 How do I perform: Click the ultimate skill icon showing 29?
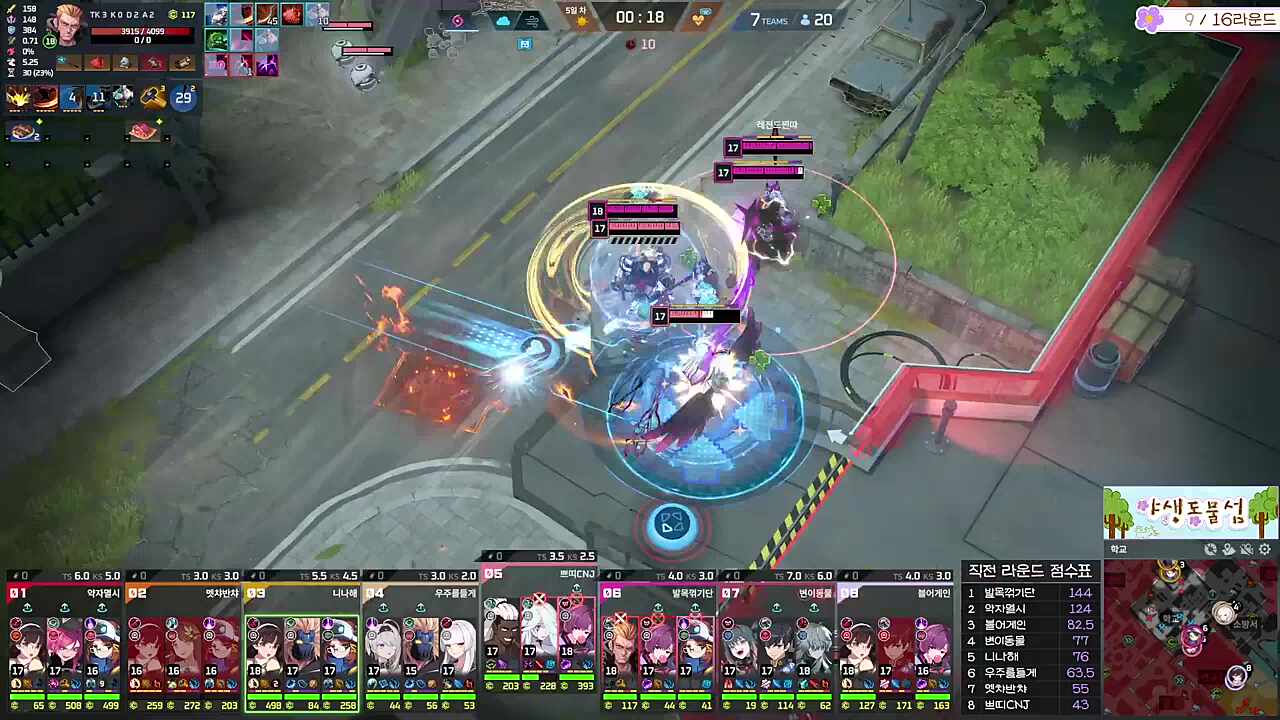(x=182, y=97)
